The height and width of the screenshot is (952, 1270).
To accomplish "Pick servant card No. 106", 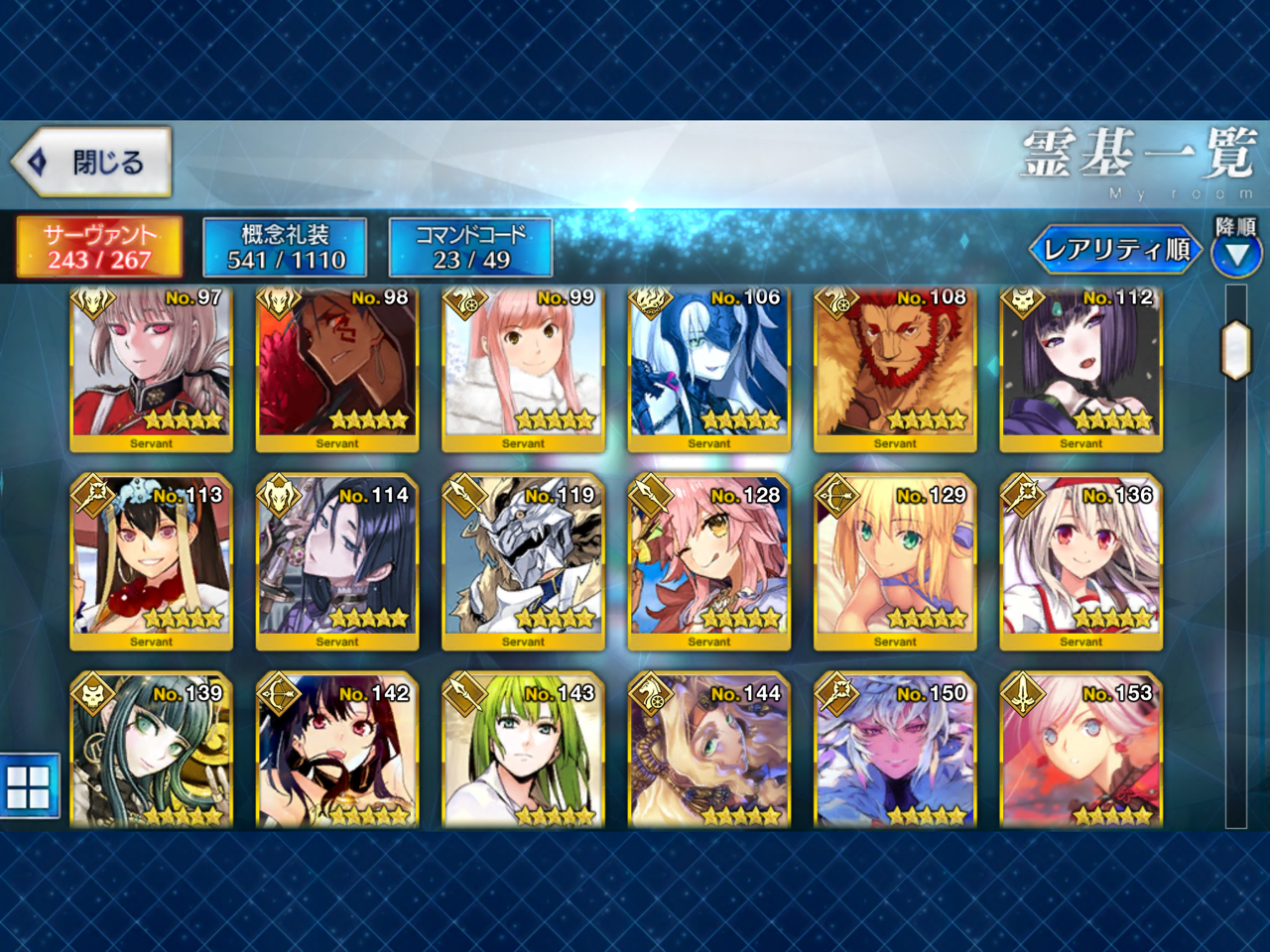I will pos(708,369).
